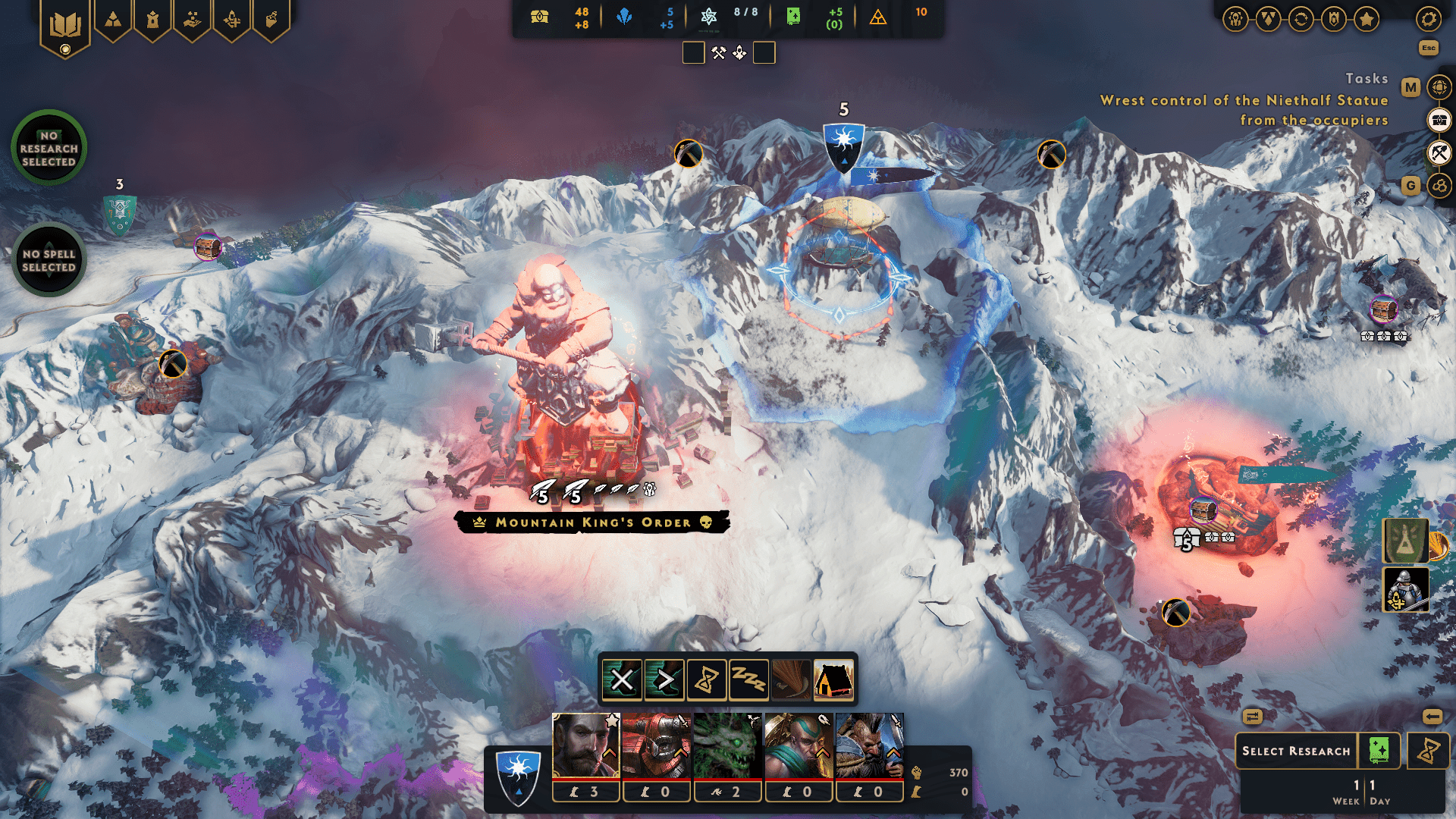This screenshot has width=1456, height=819.
Task: Open the globe map overlay options
Action: [x=1439, y=86]
